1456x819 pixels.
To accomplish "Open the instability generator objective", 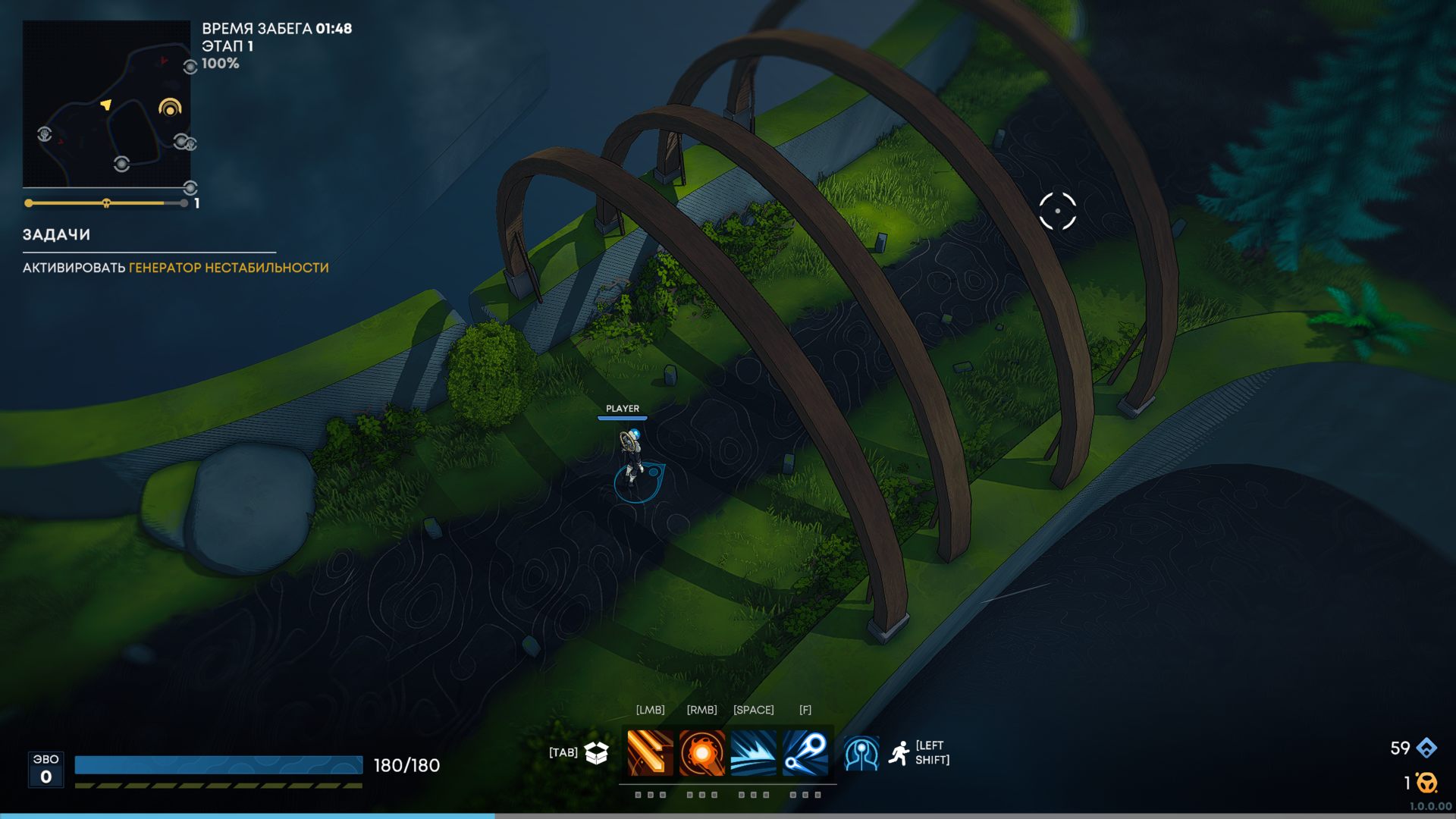I will tap(228, 268).
